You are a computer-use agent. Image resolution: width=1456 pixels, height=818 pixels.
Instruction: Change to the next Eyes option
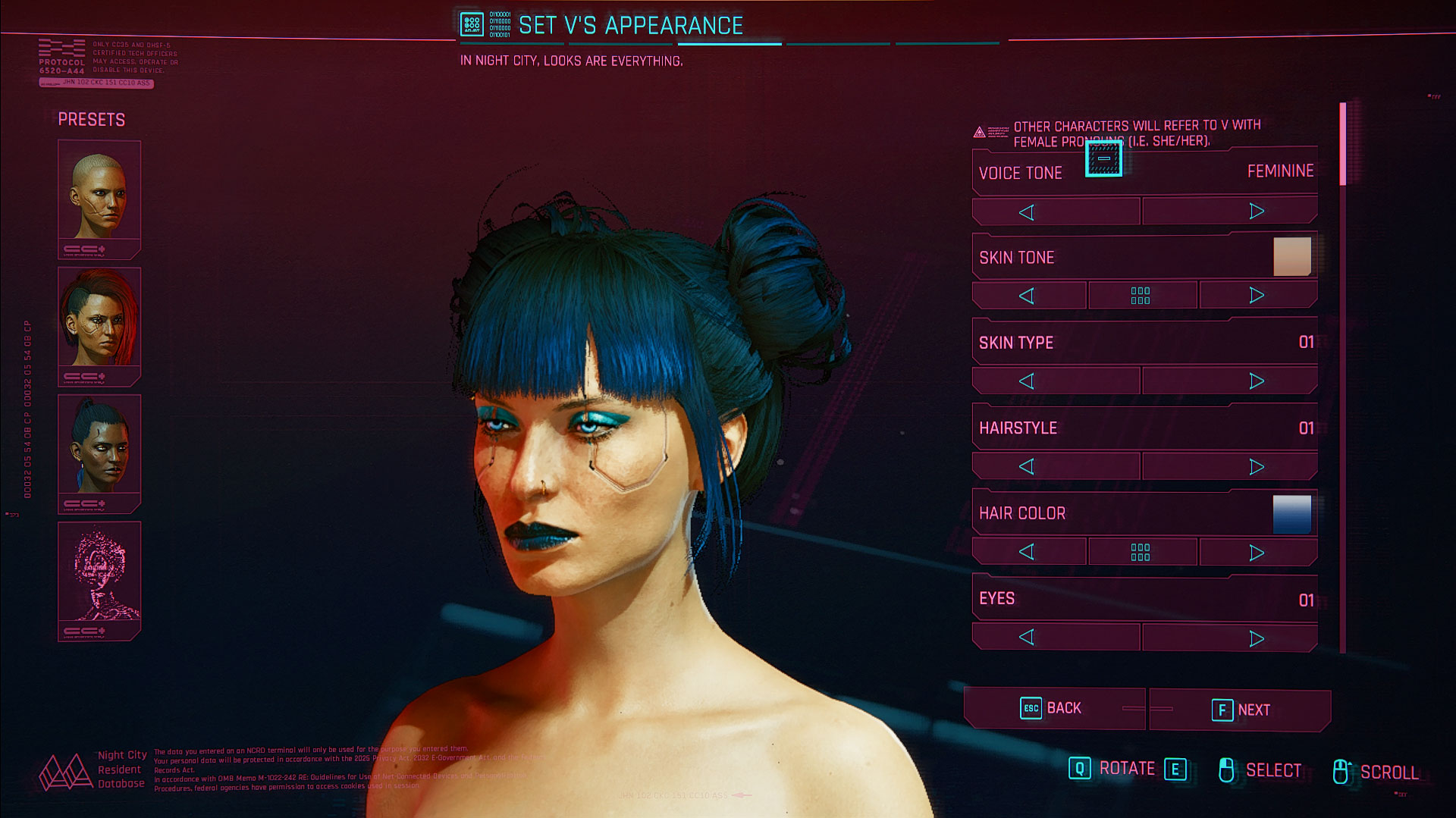[1256, 638]
